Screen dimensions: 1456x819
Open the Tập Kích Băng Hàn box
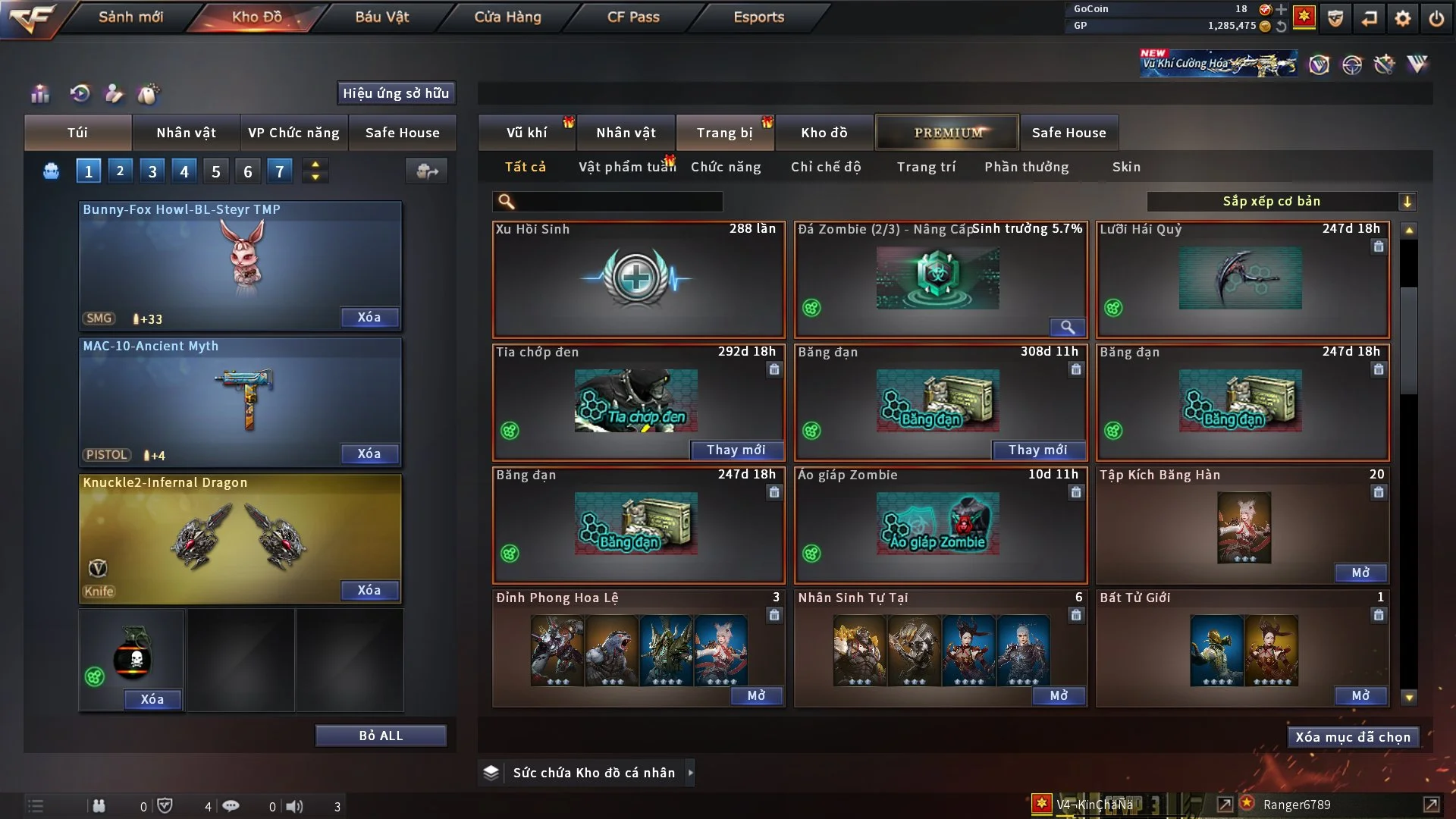1360,573
